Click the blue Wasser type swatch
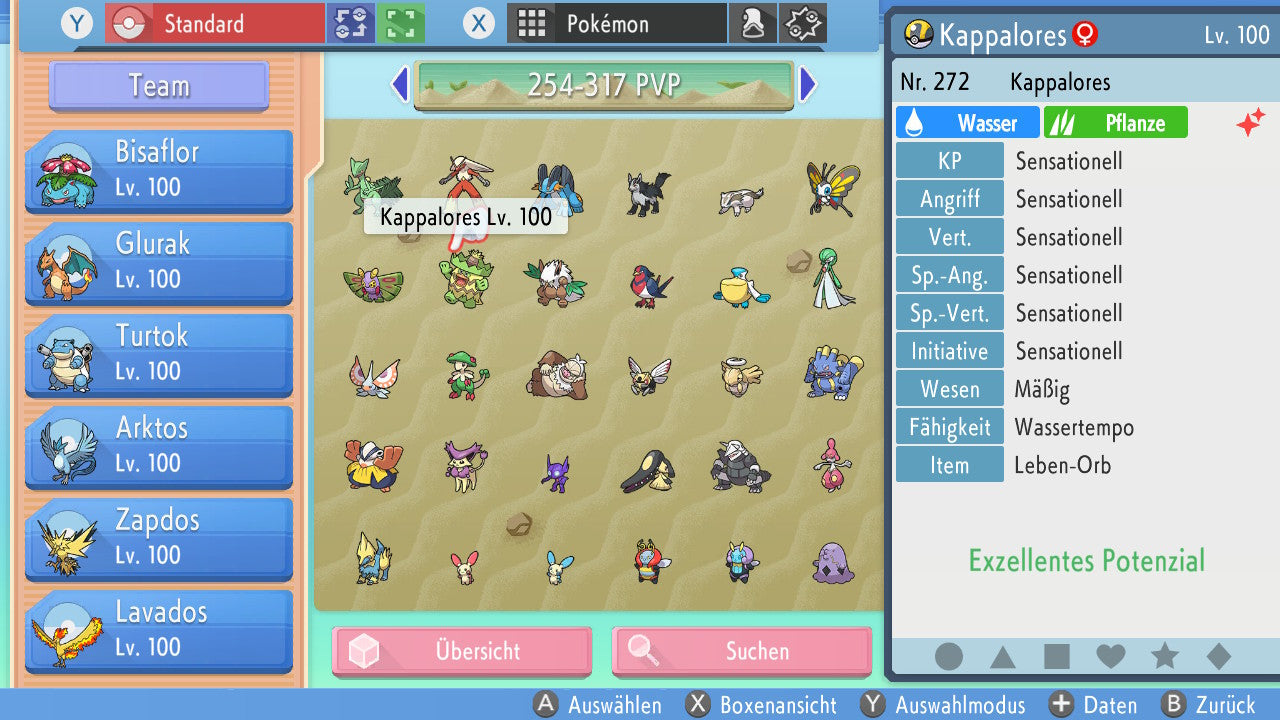This screenshot has width=1280, height=720. (966, 122)
